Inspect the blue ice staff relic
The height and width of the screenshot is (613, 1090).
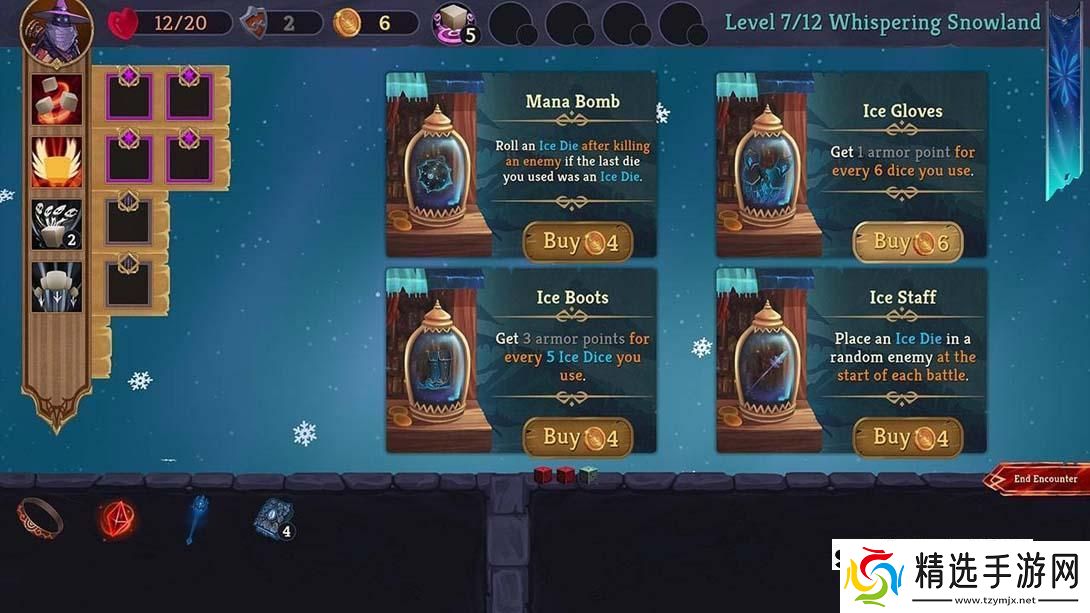coord(197,518)
